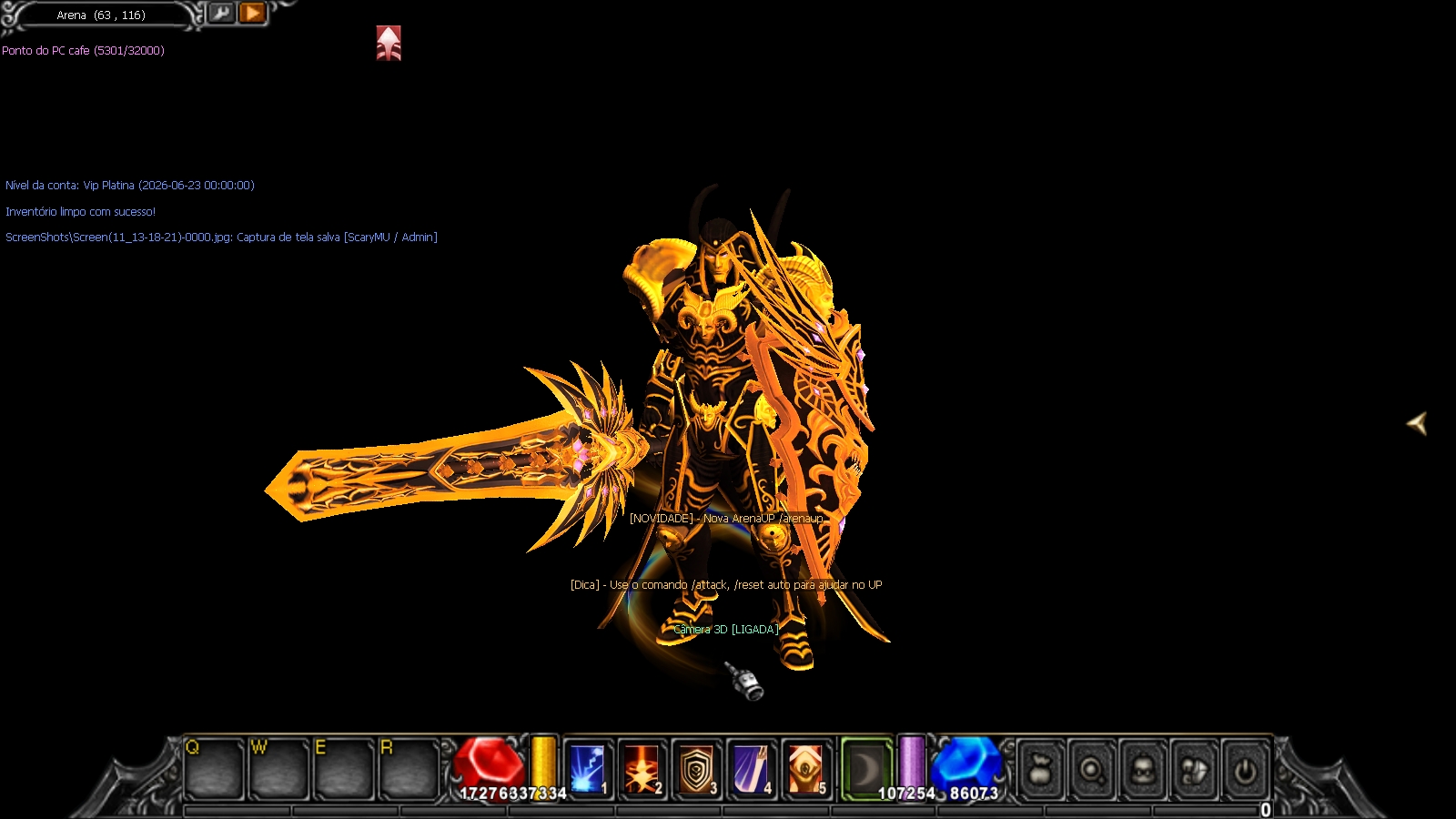Cast the purple slash skill in slot 4
Viewport: 1456px width, 819px height.
coord(751,769)
